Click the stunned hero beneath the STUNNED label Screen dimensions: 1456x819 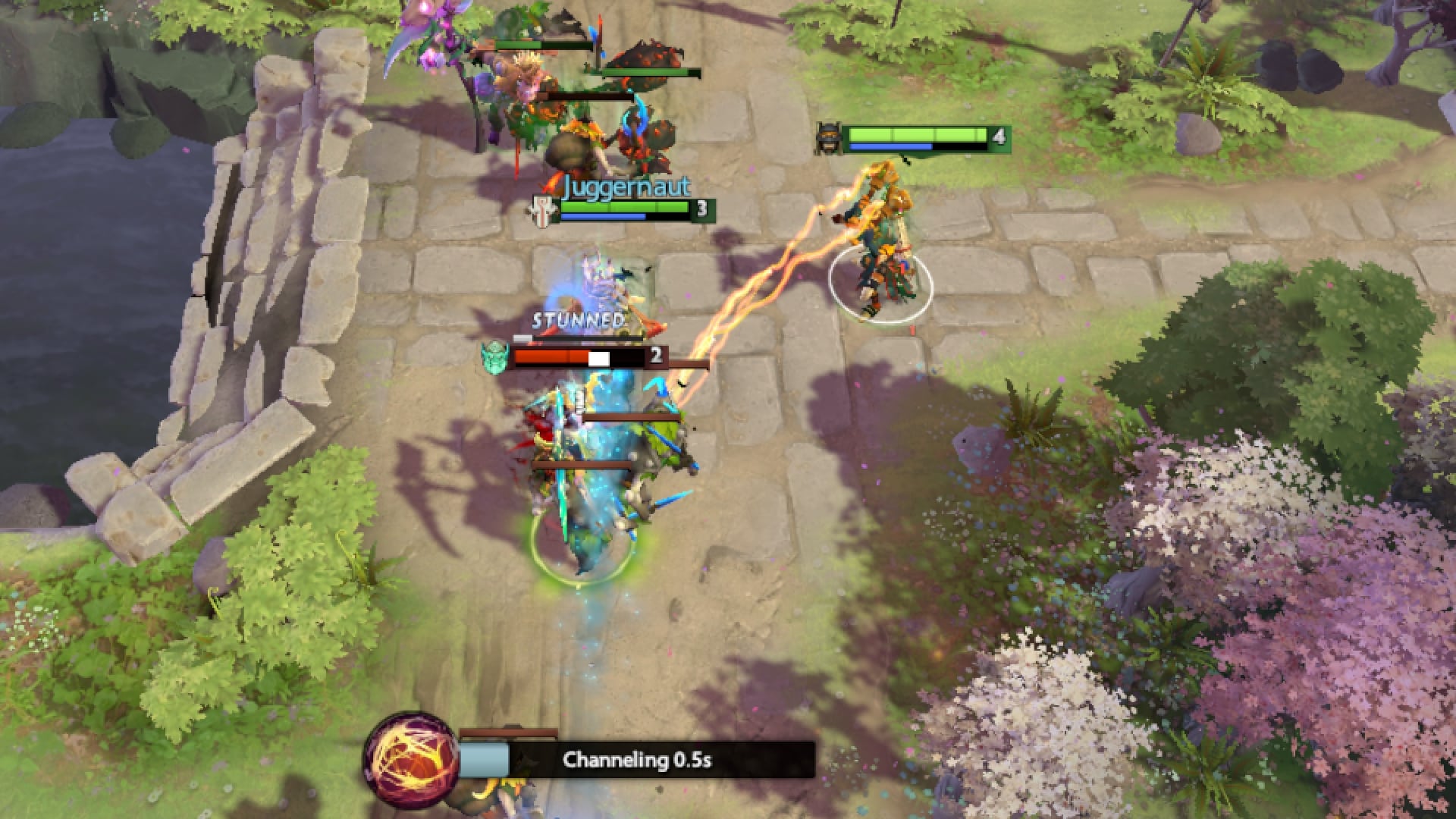(x=591, y=425)
